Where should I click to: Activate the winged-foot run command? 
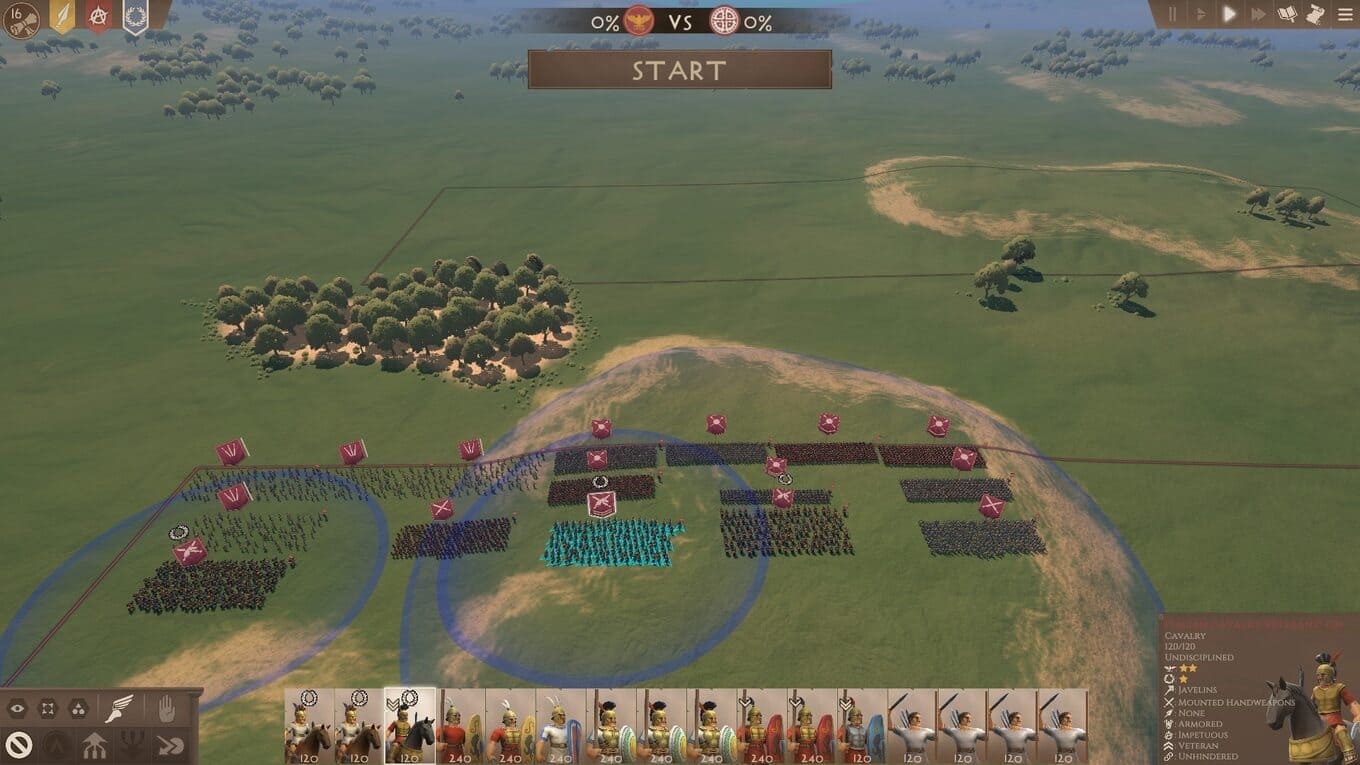point(119,709)
